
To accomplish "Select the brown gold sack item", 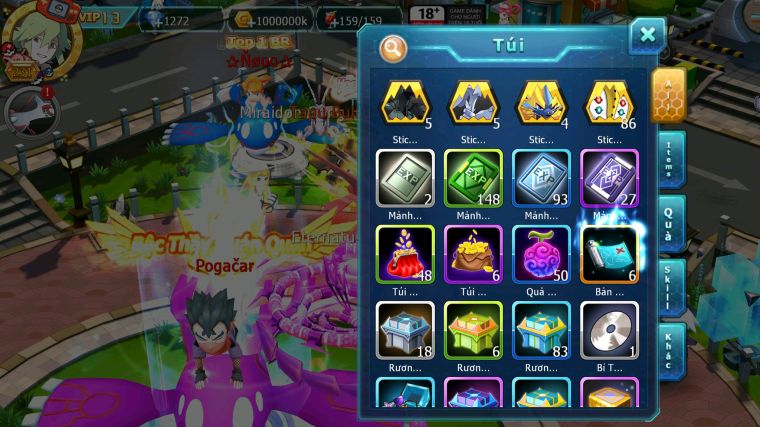I will pyautogui.click(x=474, y=253).
